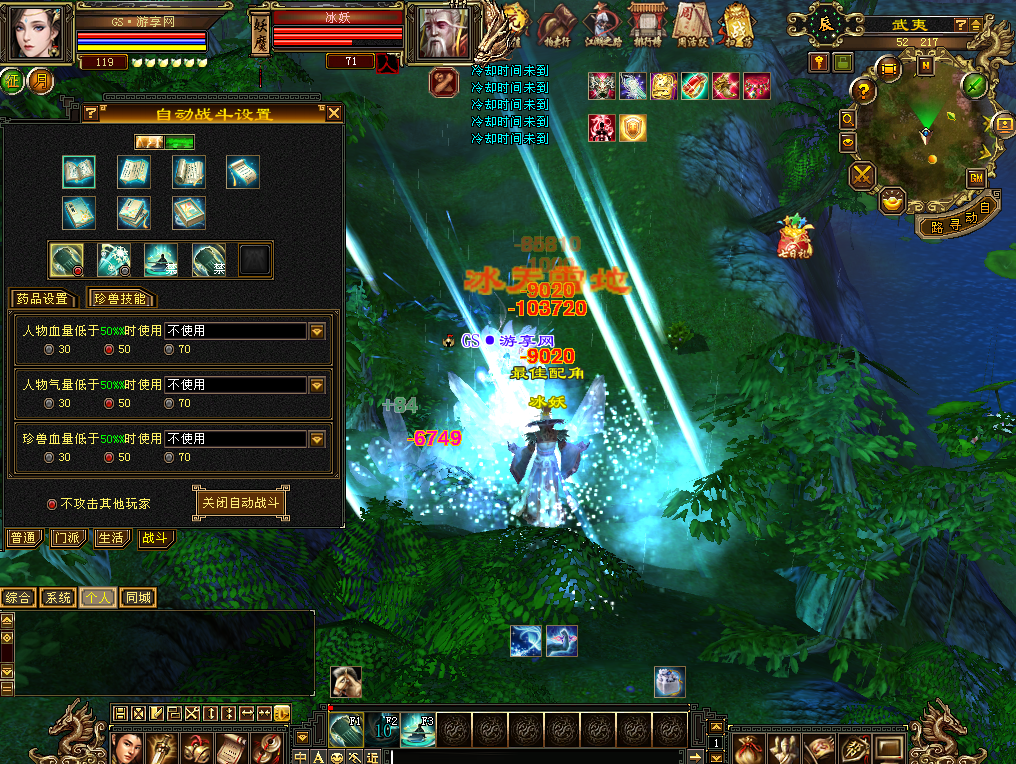Image resolution: width=1016 pixels, height=764 pixels.
Task: Open the 排行榜 rankings icon
Action: click(x=645, y=23)
